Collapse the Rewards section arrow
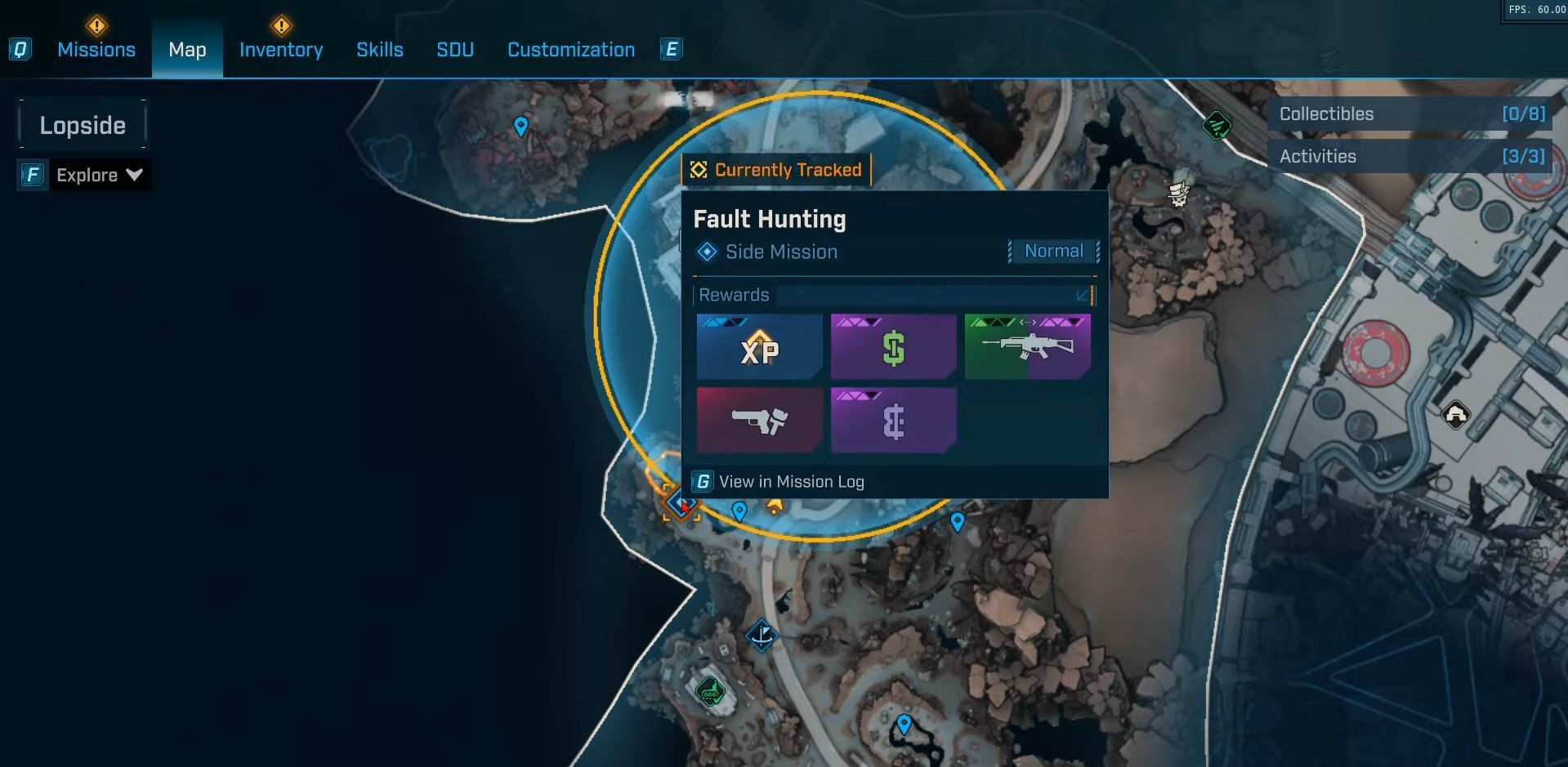The image size is (1568, 767). pyautogui.click(x=1083, y=295)
